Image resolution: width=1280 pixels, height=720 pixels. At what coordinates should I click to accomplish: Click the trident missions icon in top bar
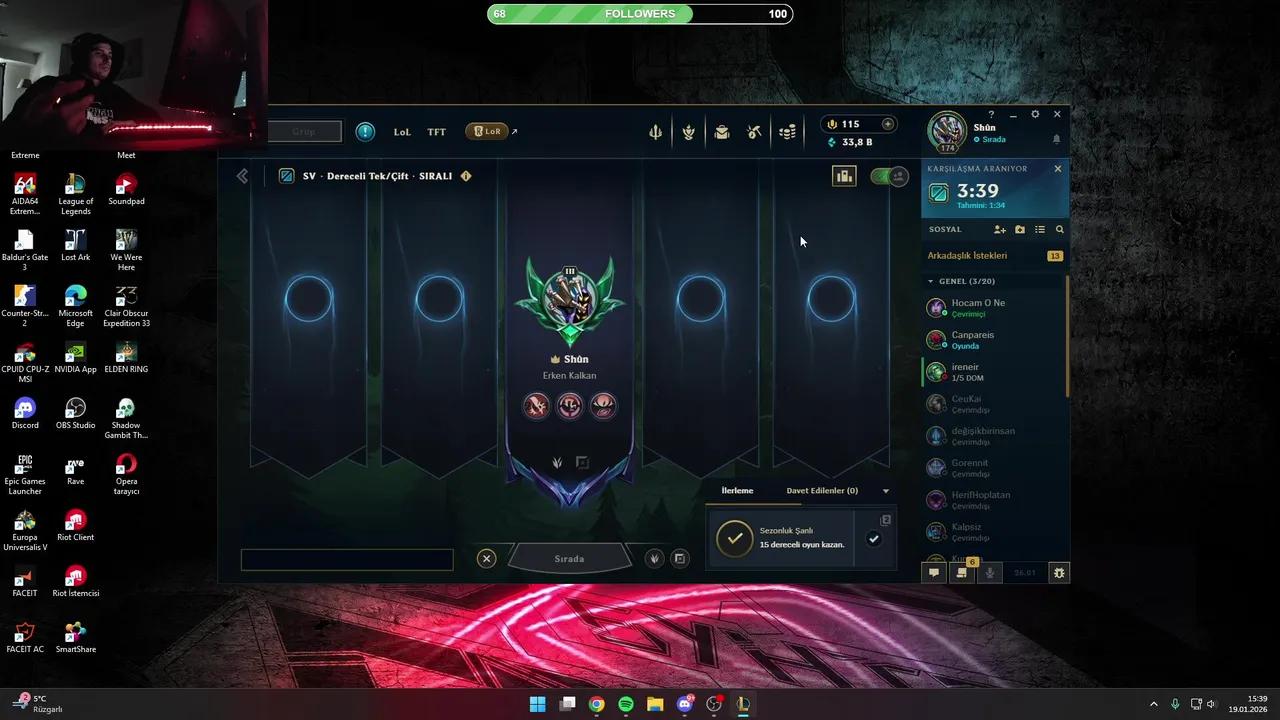pos(655,131)
